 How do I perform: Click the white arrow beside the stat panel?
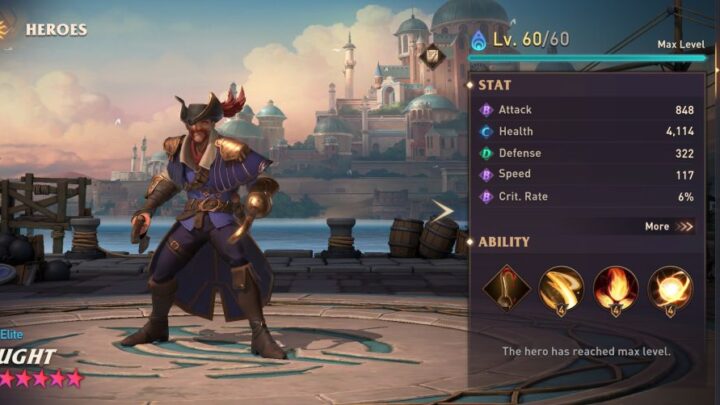pyautogui.click(x=442, y=210)
